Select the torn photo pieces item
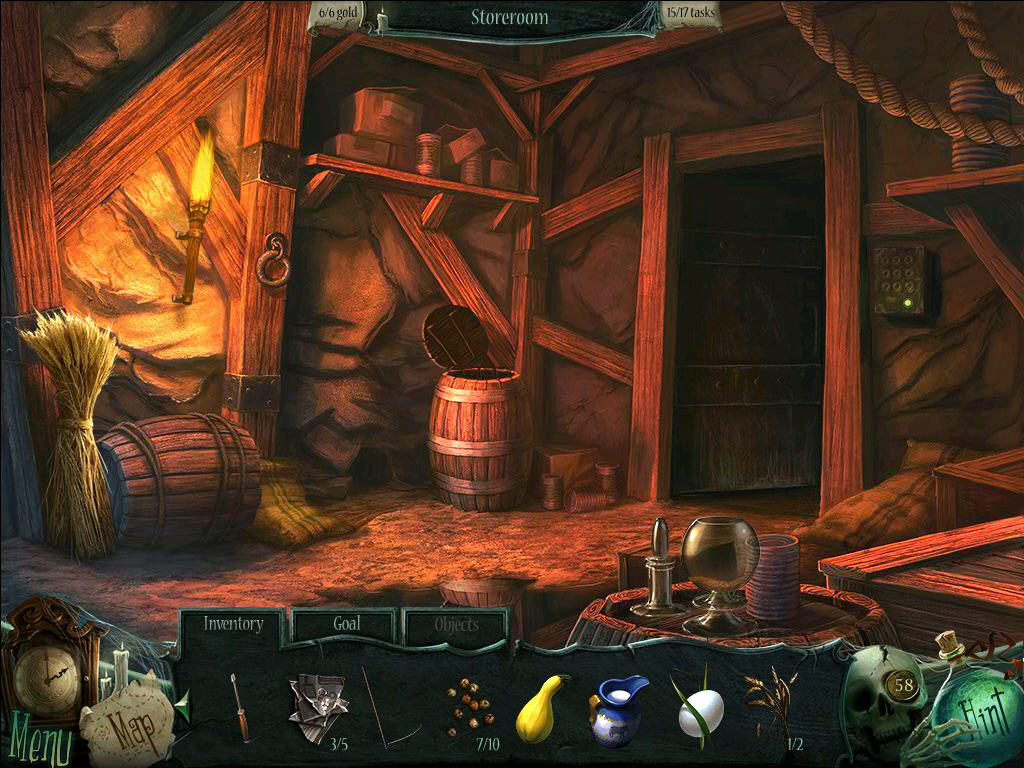The width and height of the screenshot is (1024, 768). tap(317, 706)
